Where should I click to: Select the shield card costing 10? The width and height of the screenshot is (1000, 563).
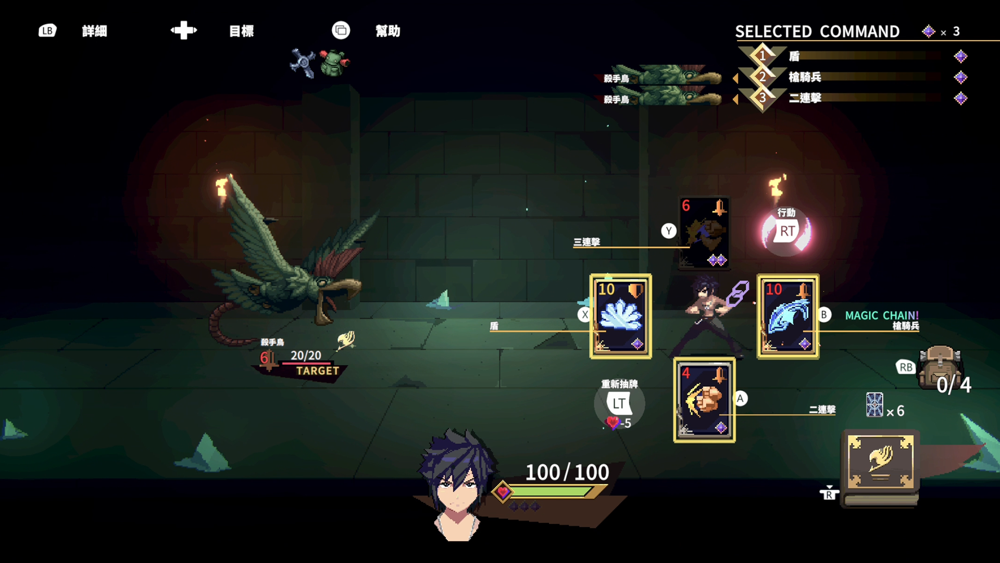(620, 316)
